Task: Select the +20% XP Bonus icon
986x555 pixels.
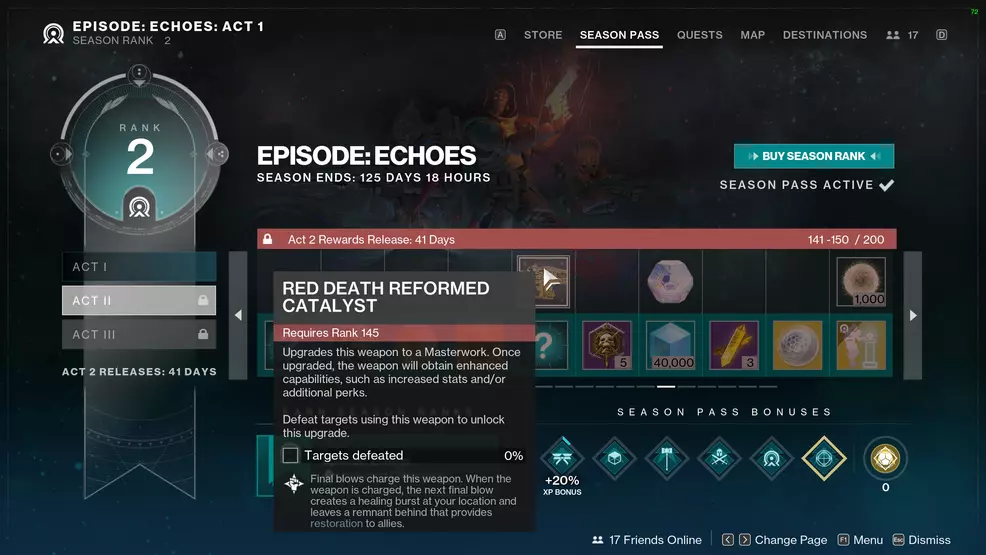Action: point(562,459)
